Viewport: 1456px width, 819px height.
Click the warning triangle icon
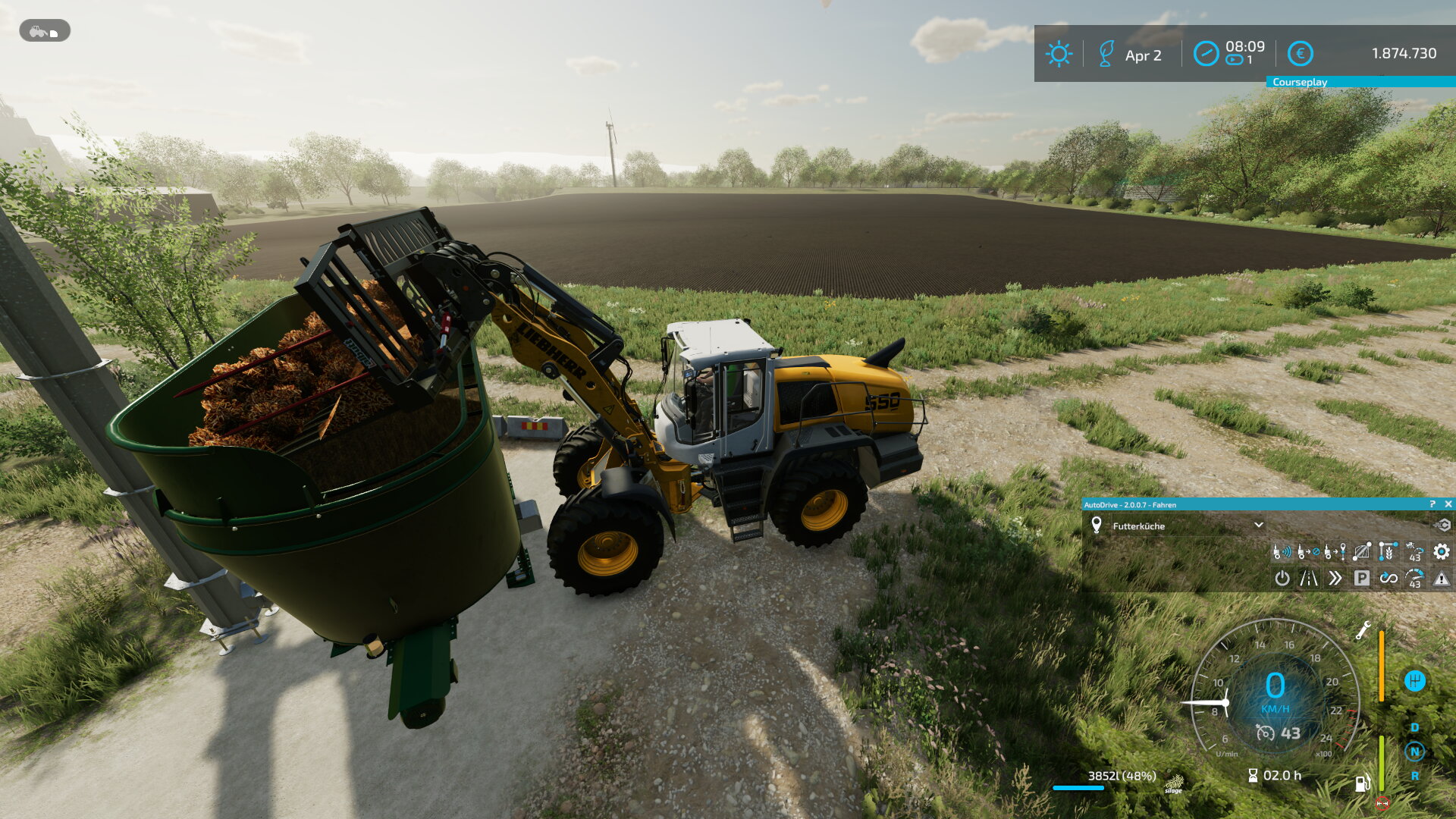tap(1442, 579)
